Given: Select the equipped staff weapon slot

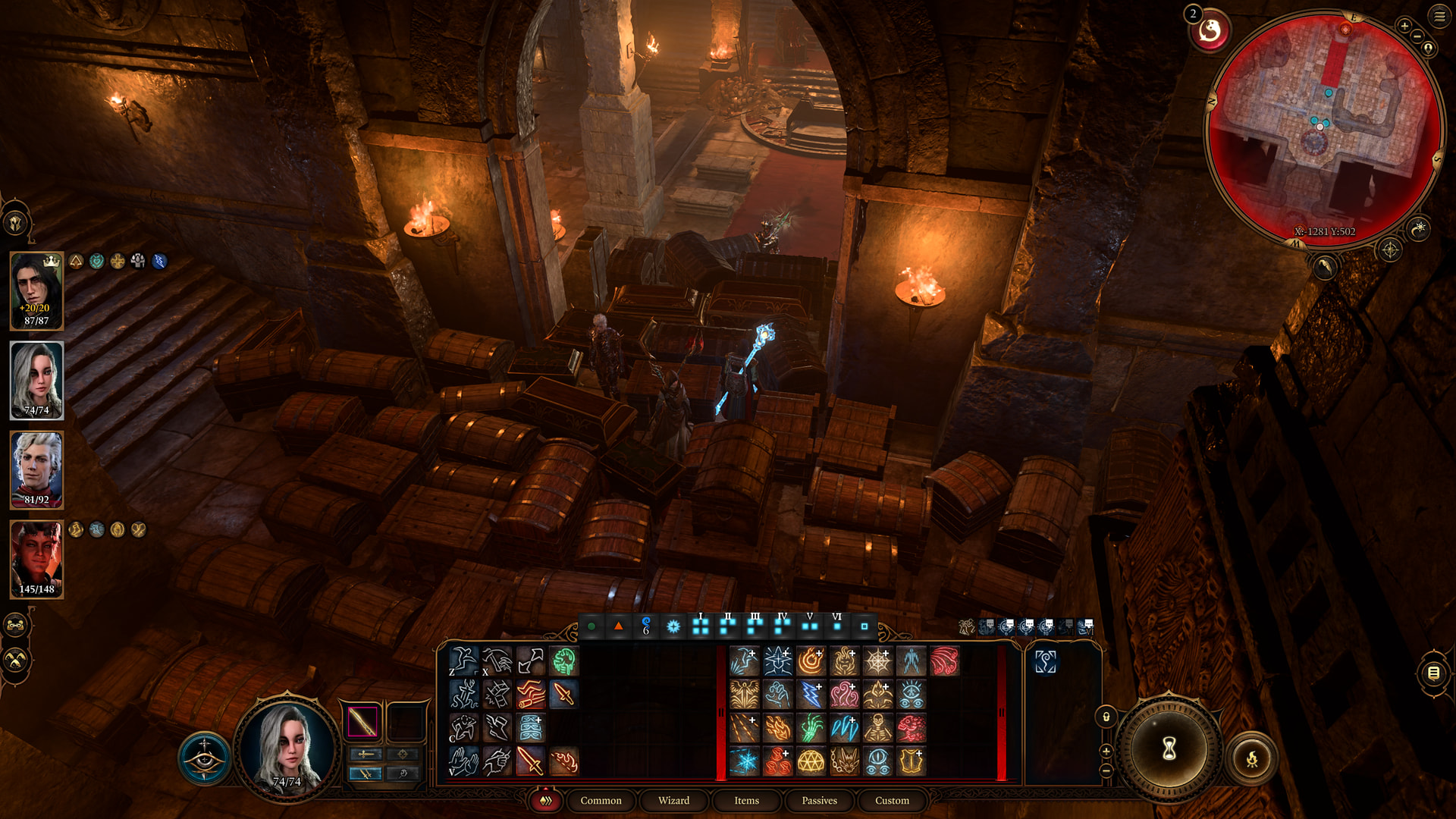Looking at the screenshot, I should (362, 721).
